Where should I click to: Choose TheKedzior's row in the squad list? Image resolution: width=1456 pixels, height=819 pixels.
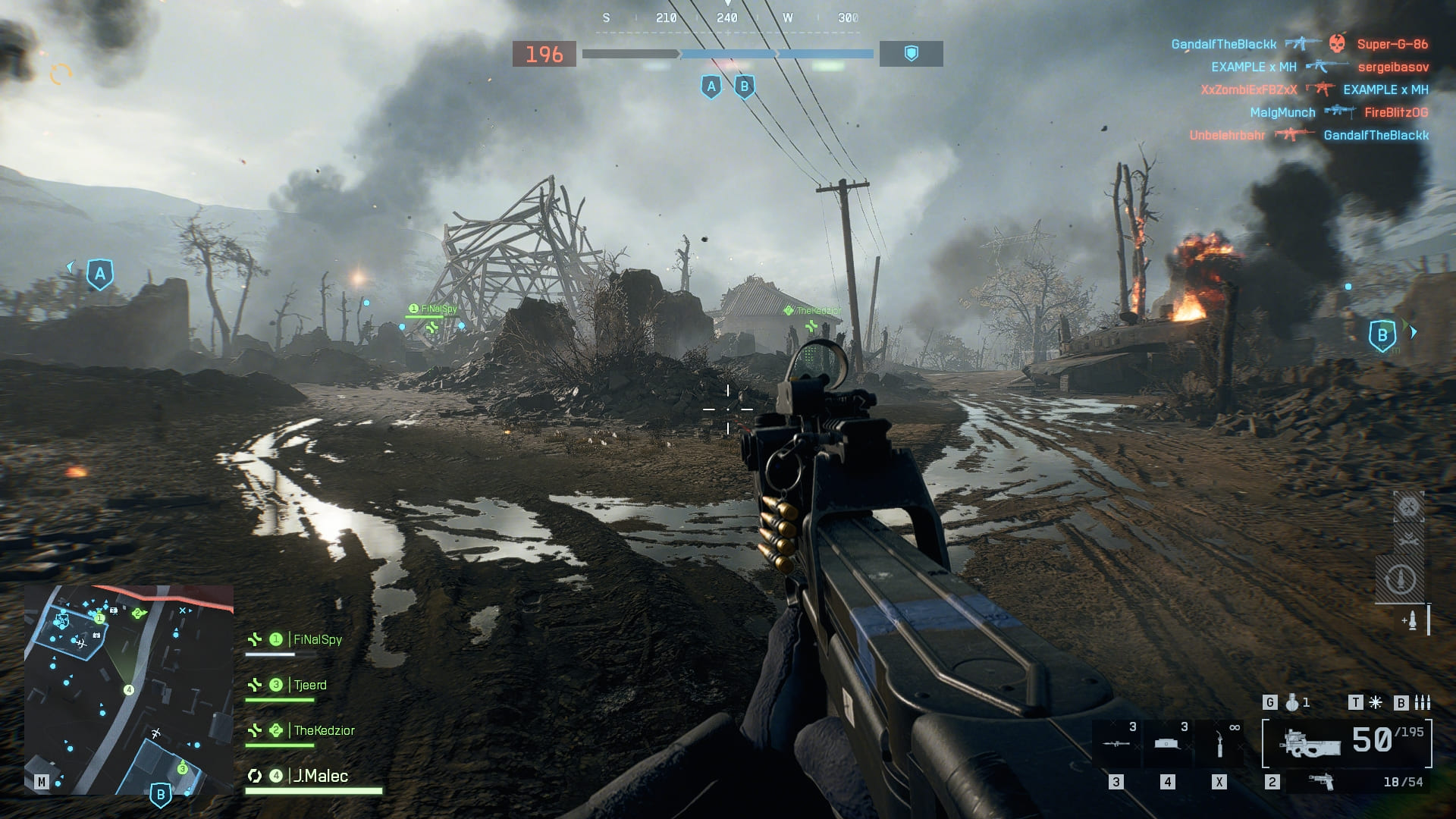coord(324,731)
